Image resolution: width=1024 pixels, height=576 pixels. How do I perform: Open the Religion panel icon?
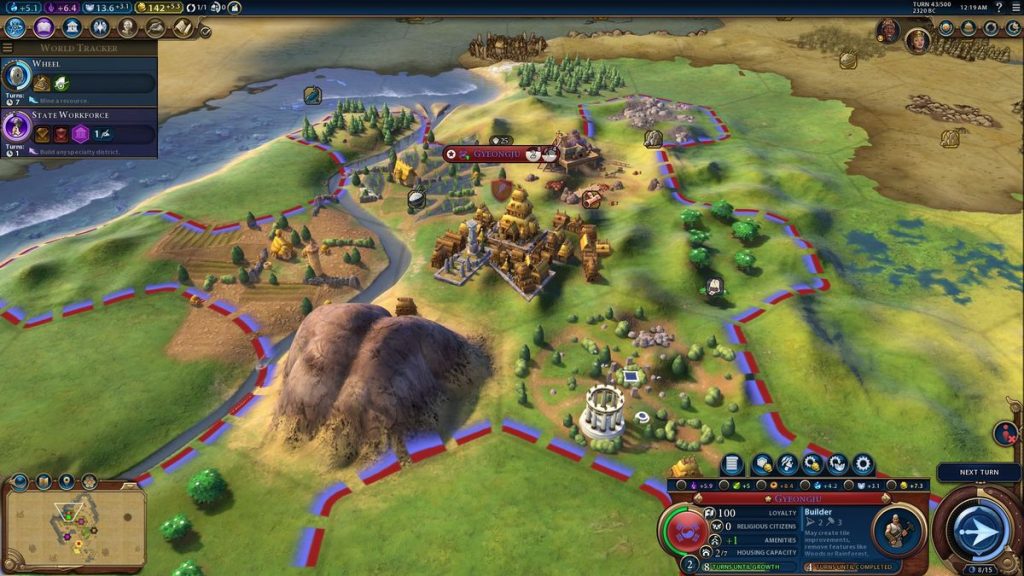100,28
